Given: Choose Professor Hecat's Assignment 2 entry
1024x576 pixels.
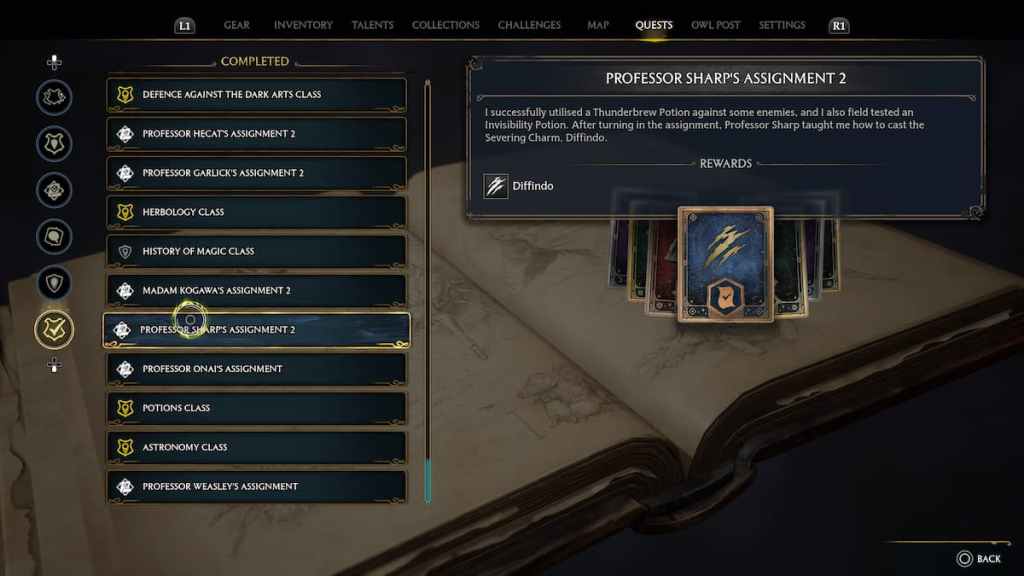Looking at the screenshot, I should pyautogui.click(x=256, y=134).
